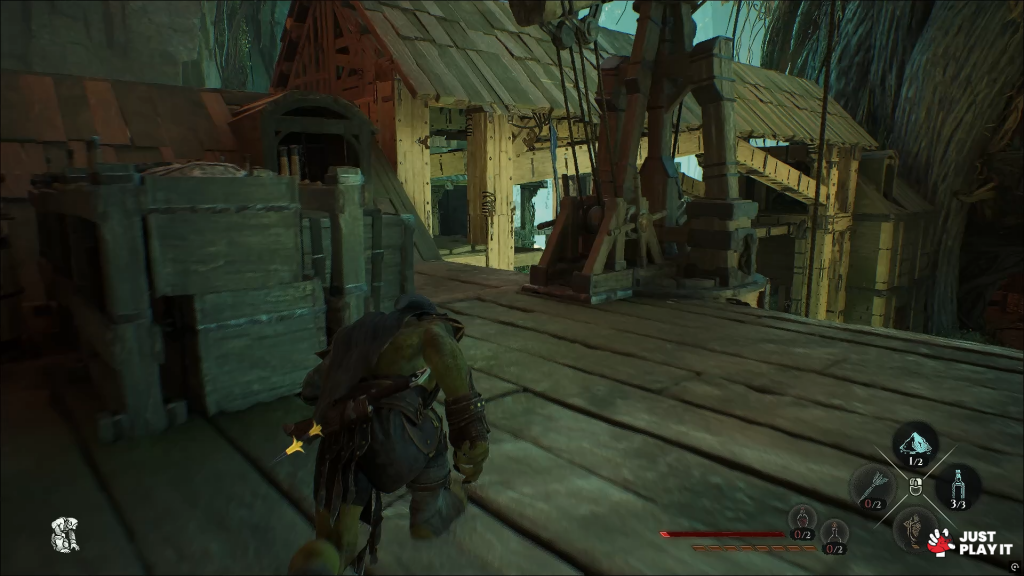The width and height of the screenshot is (1024, 576).
Task: Select the bottle item showing 3/3
Action: [958, 486]
